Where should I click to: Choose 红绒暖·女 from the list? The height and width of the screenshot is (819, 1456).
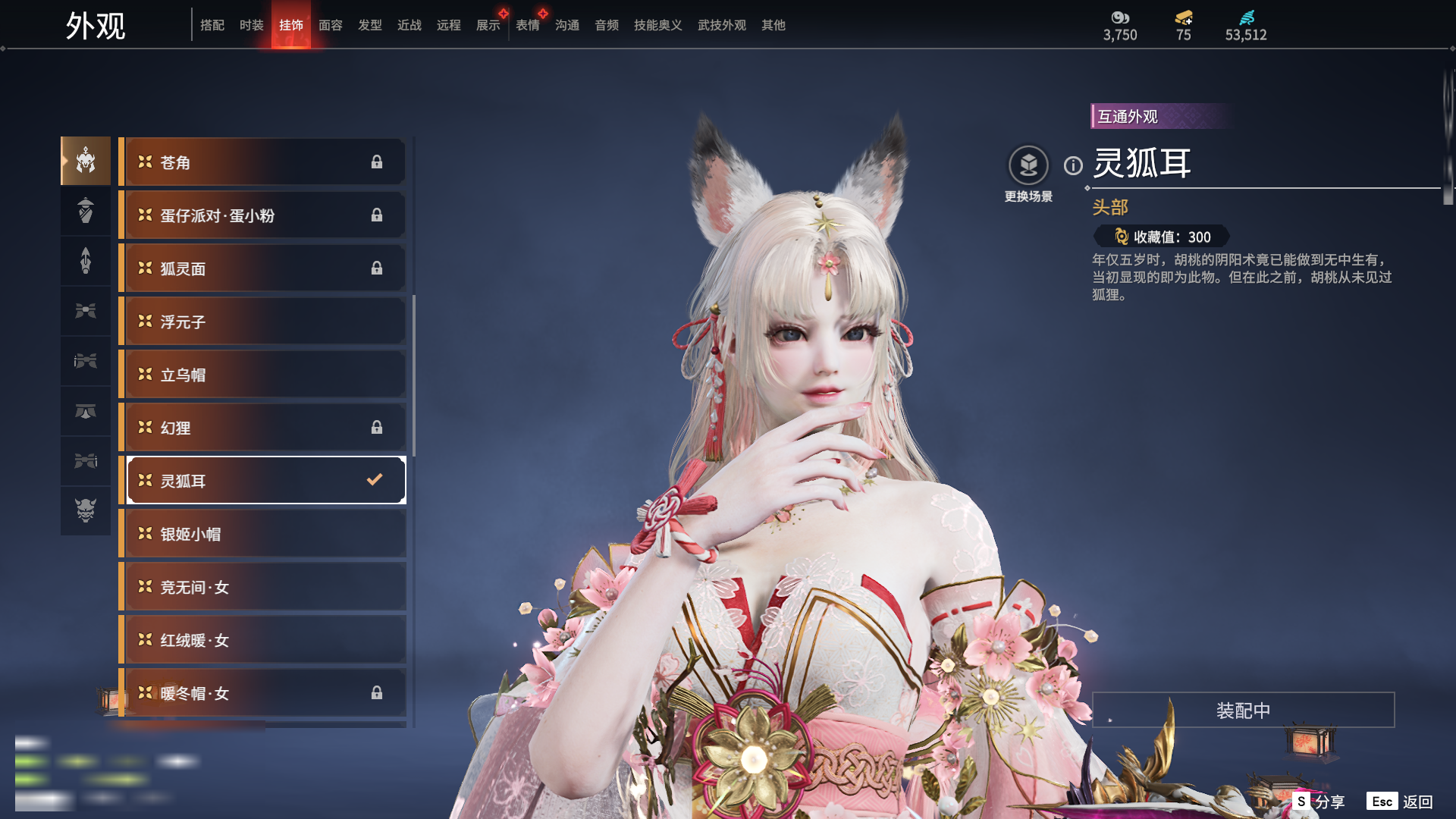(262, 640)
